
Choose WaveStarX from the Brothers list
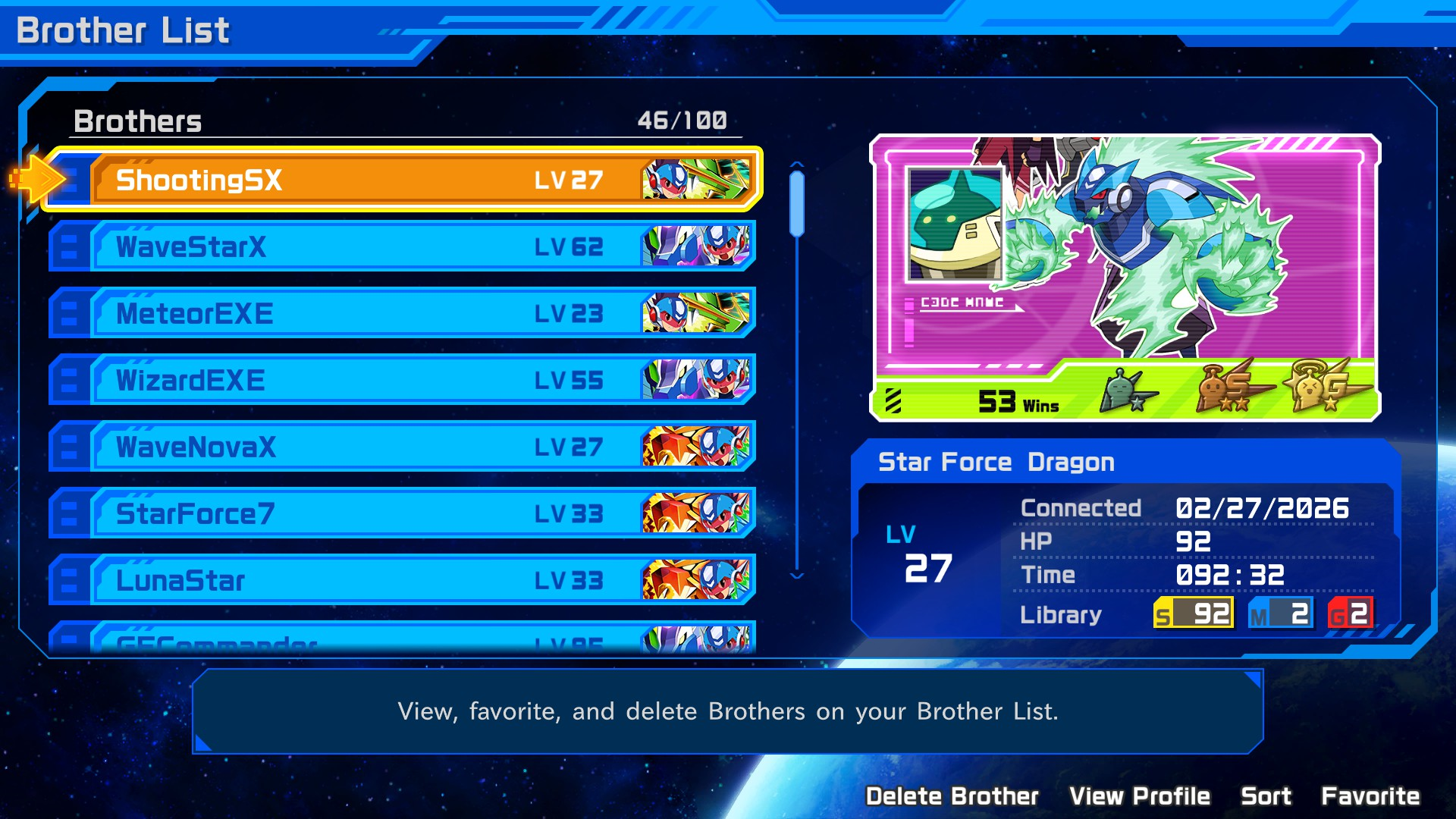point(402,246)
